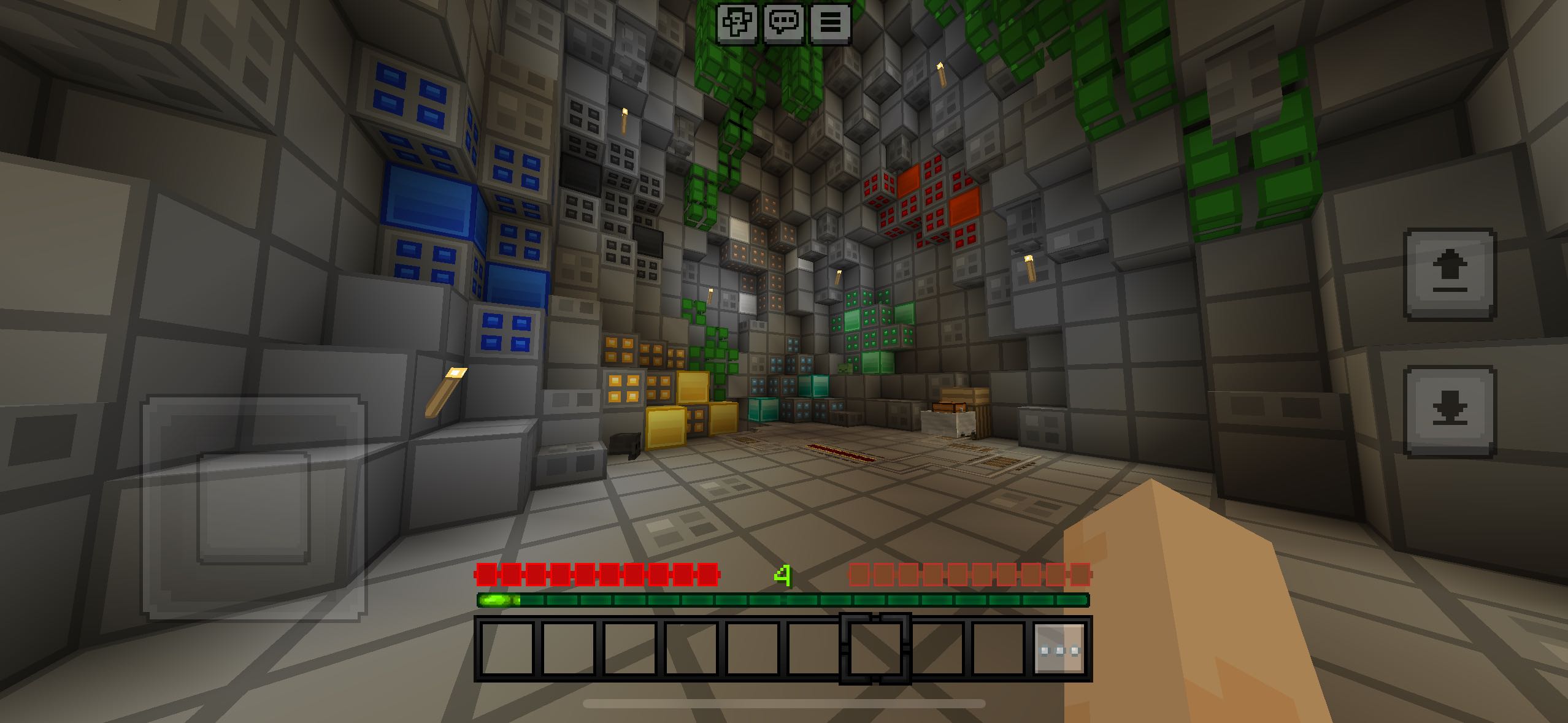The height and width of the screenshot is (723, 1568).
Task: Tap the fly up arrow button
Action: pyautogui.click(x=1450, y=274)
